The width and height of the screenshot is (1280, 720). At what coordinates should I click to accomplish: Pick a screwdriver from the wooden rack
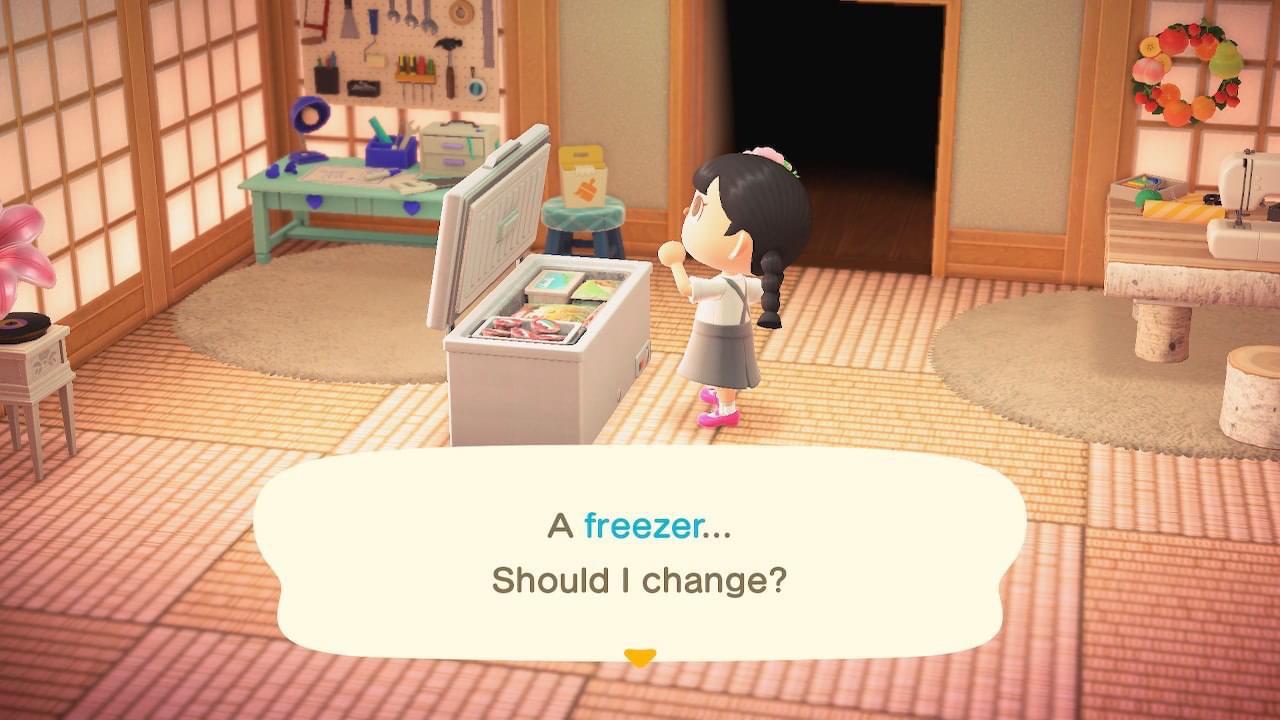click(x=415, y=64)
